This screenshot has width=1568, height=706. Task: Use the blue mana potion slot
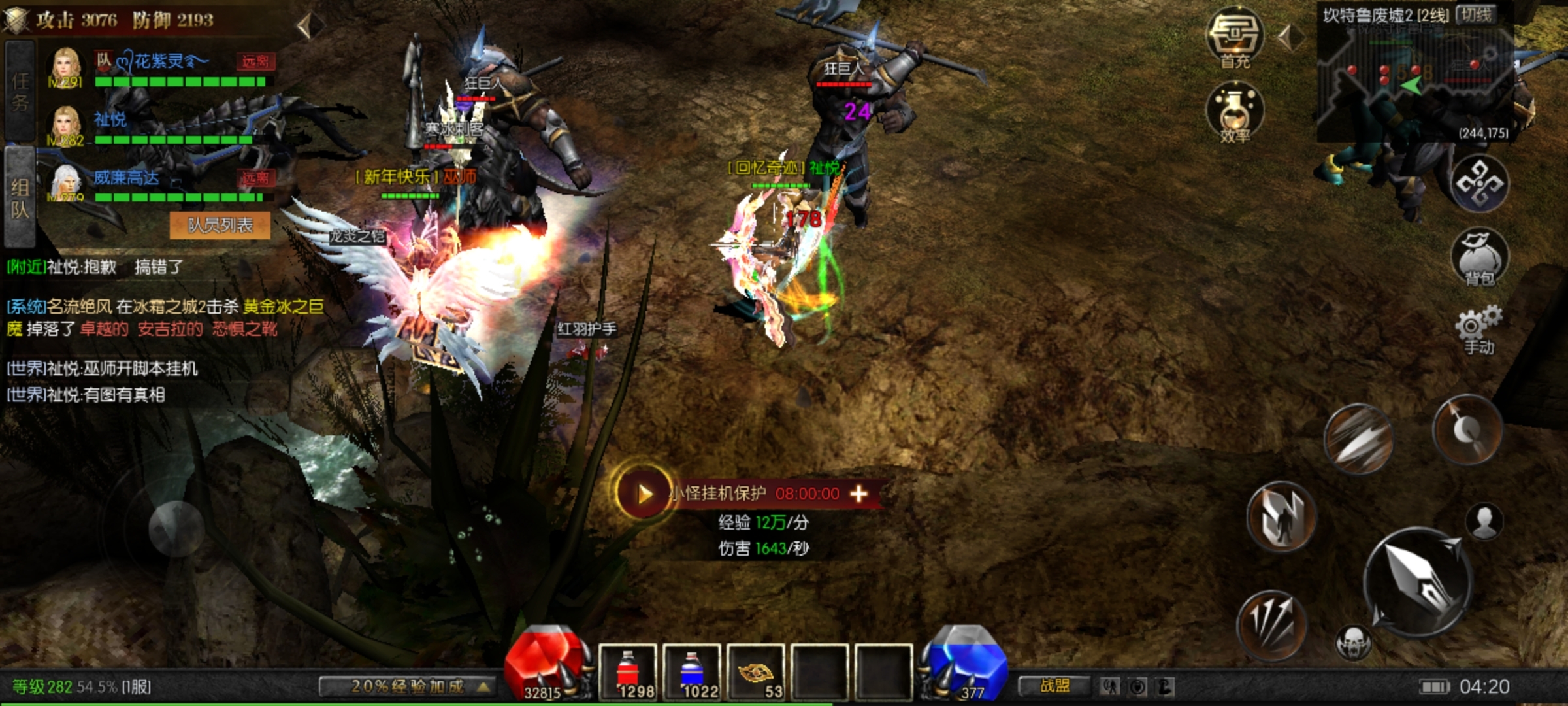coord(691,672)
